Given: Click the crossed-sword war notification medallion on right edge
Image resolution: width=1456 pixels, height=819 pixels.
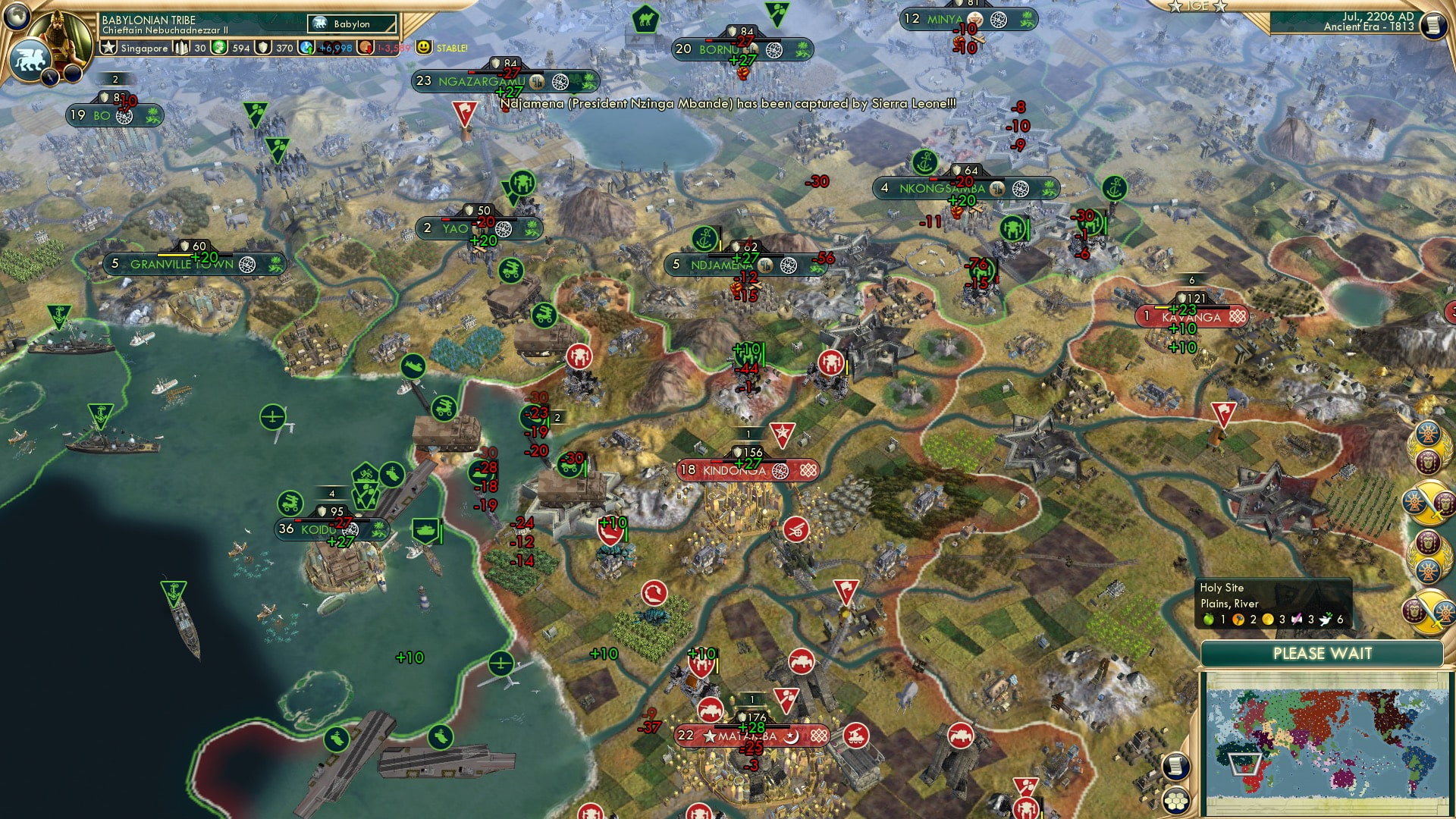Looking at the screenshot, I should 1430,503.
